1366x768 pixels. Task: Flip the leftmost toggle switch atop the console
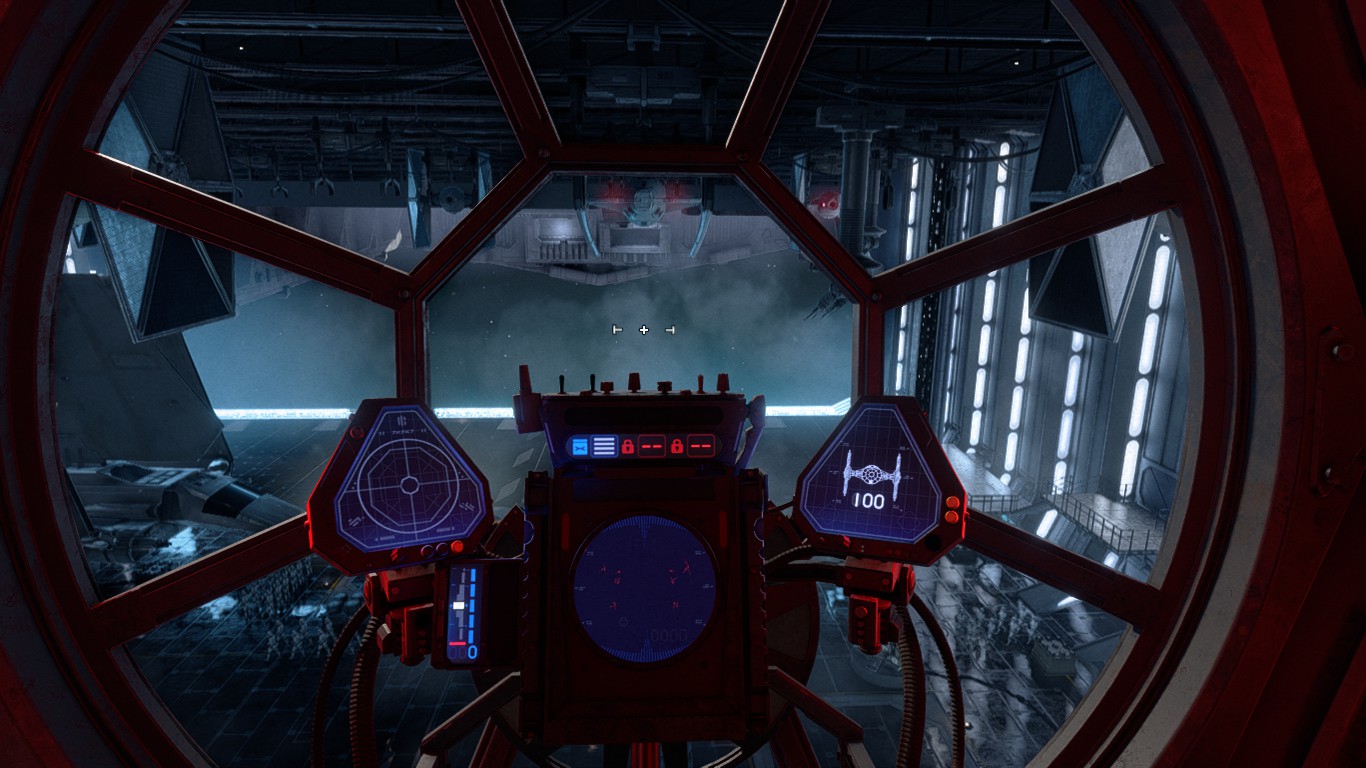pos(561,381)
